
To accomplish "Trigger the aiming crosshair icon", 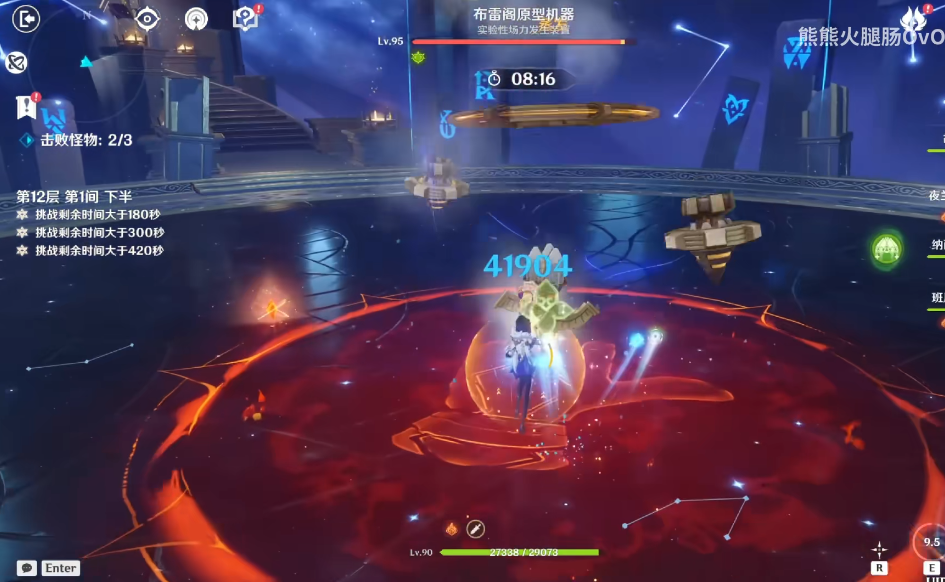I will tap(879, 549).
